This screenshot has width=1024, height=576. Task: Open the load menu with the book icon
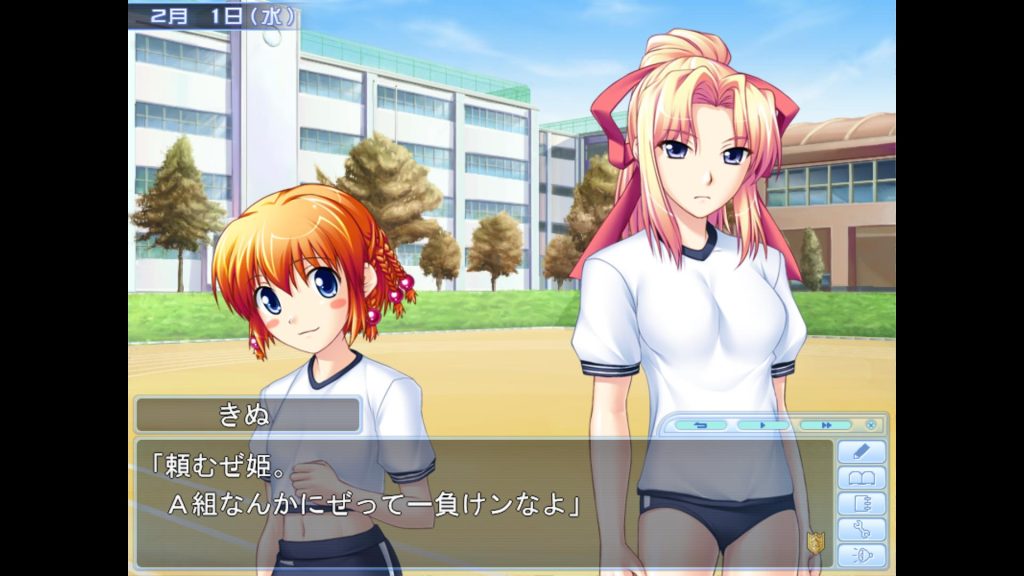point(860,478)
